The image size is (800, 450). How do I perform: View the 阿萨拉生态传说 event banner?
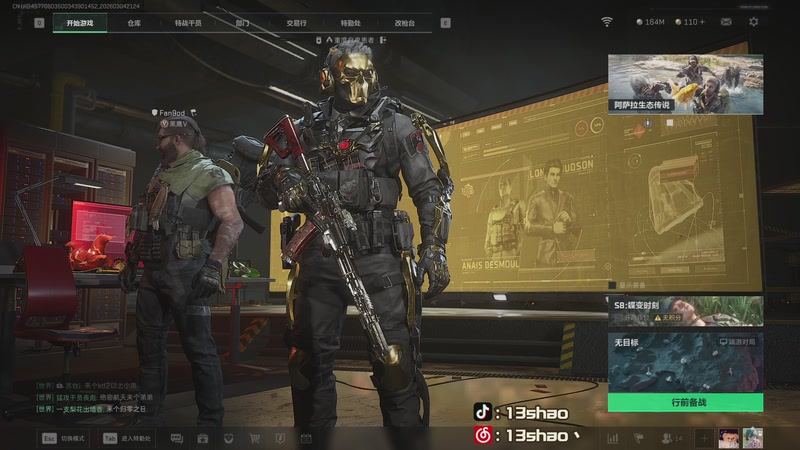[x=685, y=83]
